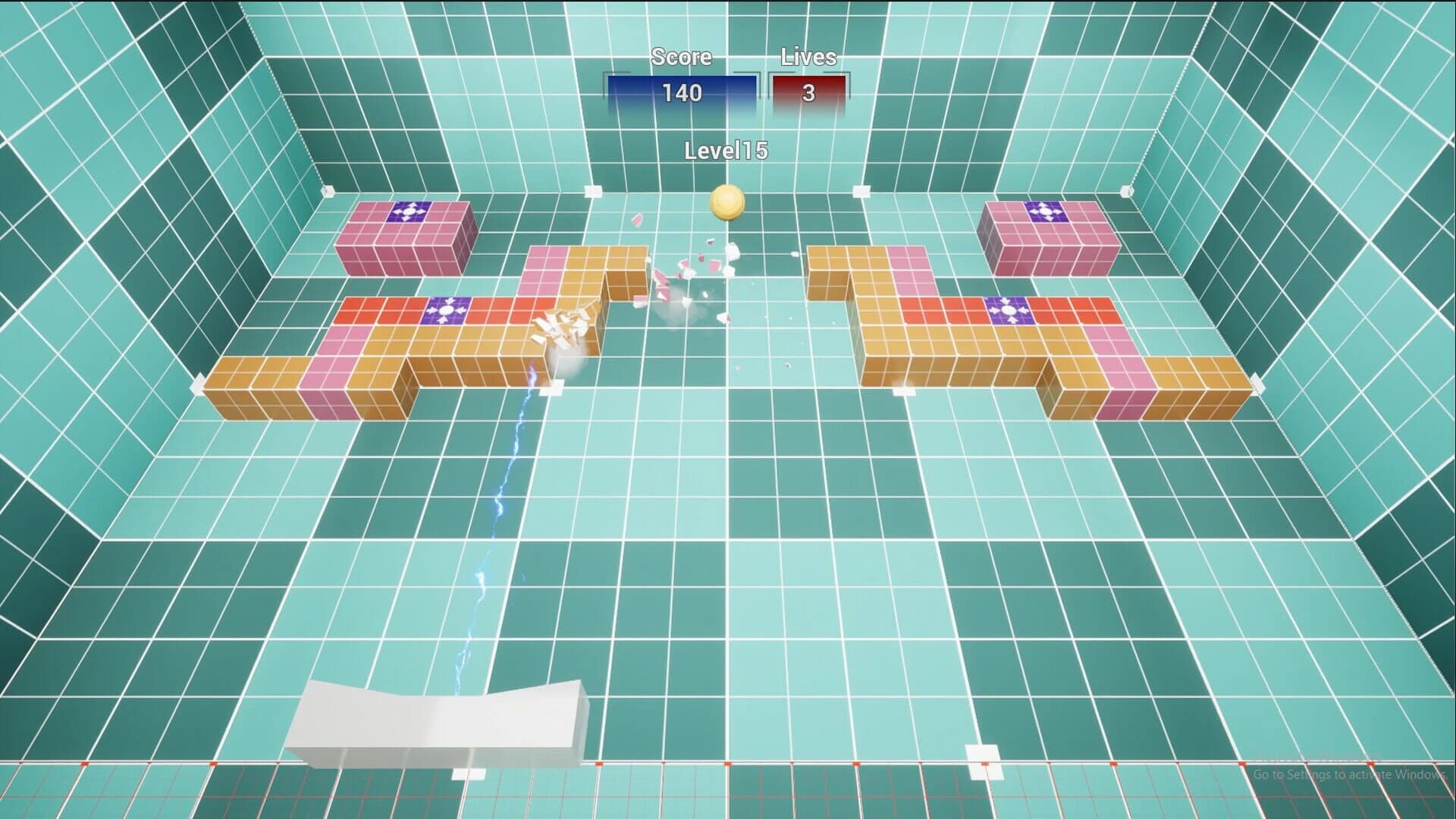Viewport: 1456px width, 819px height.
Task: Select the Level15 heading
Action: tap(726, 151)
